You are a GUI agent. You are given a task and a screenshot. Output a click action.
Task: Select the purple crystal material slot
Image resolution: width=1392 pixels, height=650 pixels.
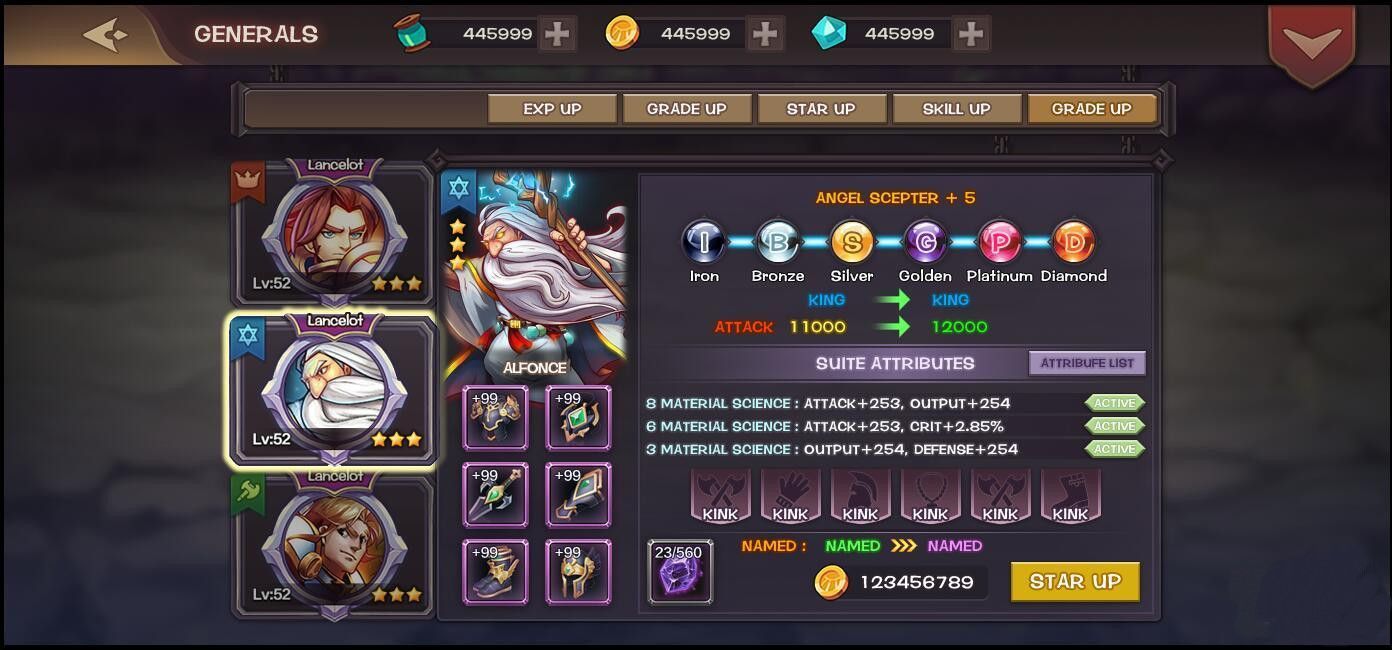pos(680,573)
